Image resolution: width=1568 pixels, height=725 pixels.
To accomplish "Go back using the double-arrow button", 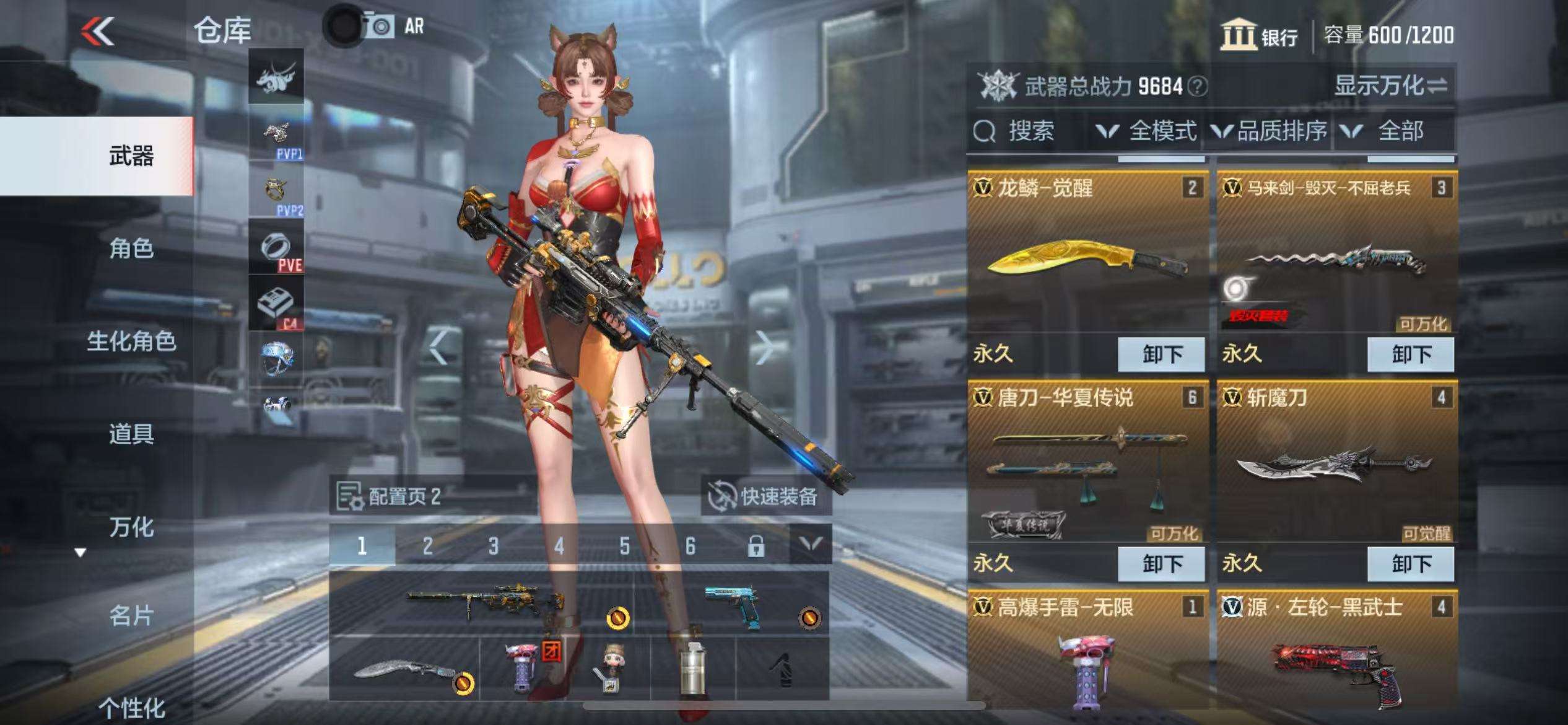I will [98, 31].
